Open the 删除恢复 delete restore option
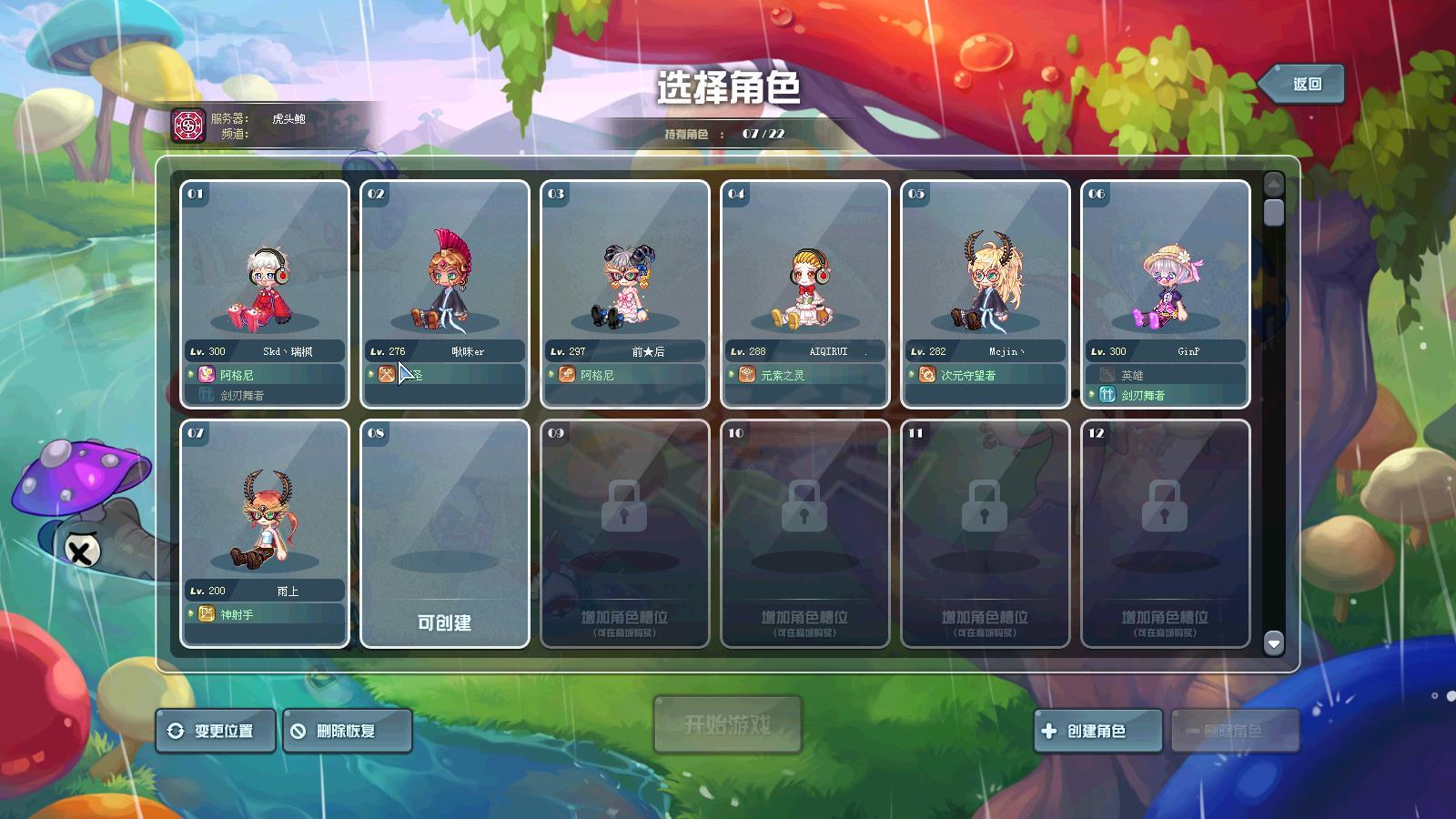Screen dimensions: 1456x819 pos(347,731)
